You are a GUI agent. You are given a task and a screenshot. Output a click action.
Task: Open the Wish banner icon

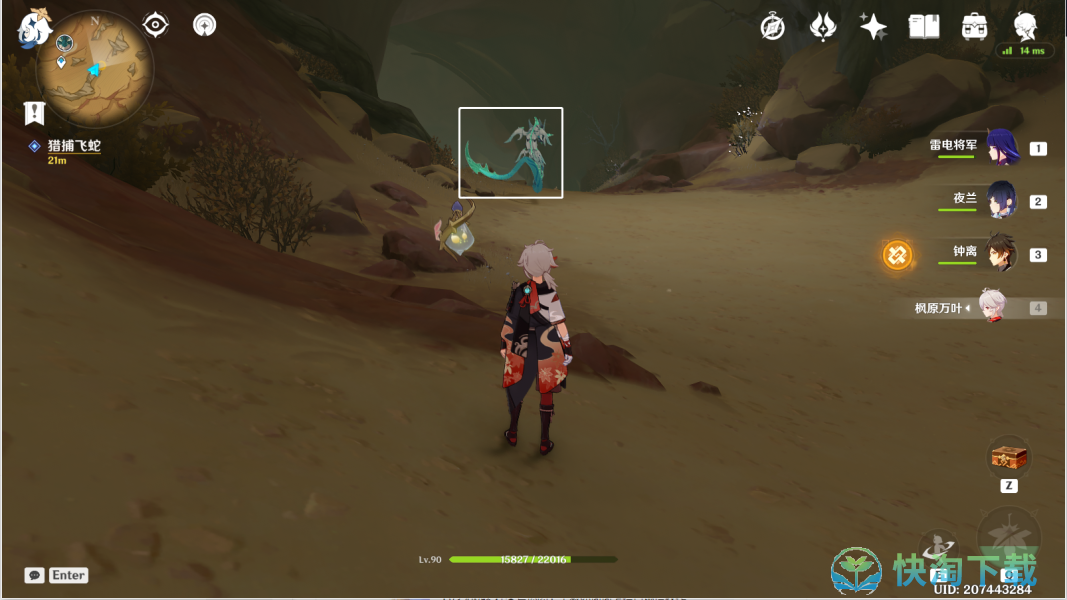click(822, 27)
